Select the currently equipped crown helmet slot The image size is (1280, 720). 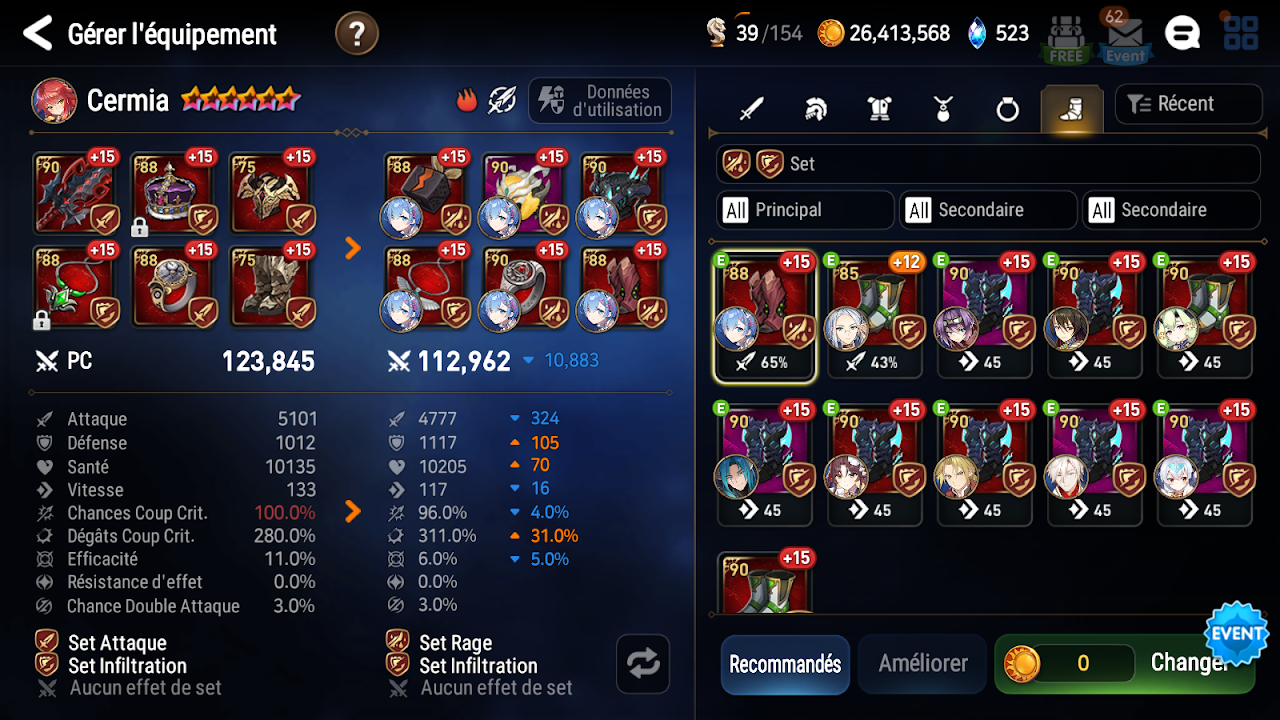pos(172,193)
